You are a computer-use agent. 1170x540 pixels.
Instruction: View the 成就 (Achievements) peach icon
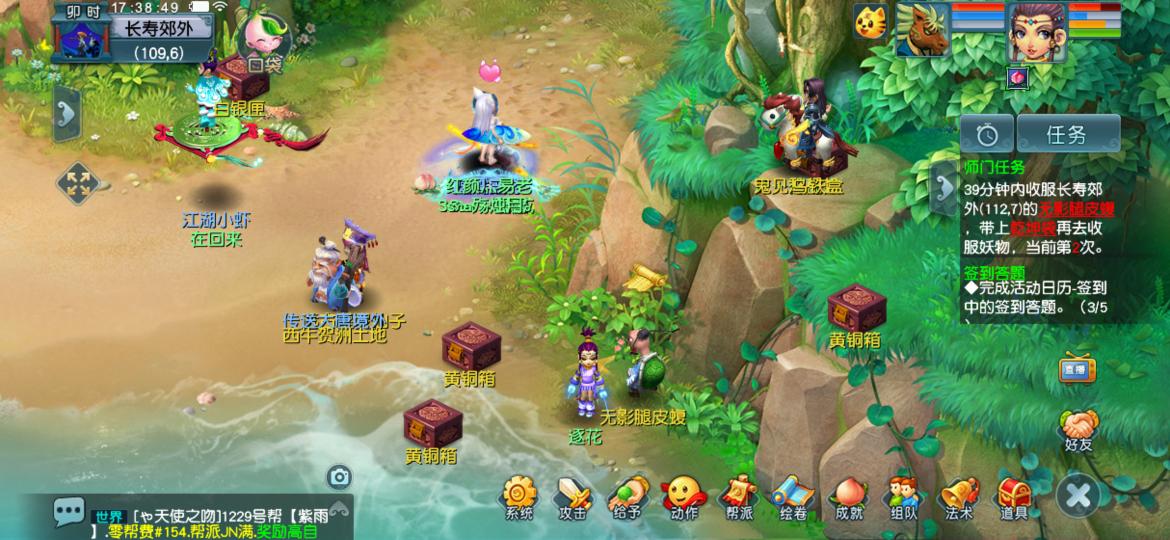[848, 497]
